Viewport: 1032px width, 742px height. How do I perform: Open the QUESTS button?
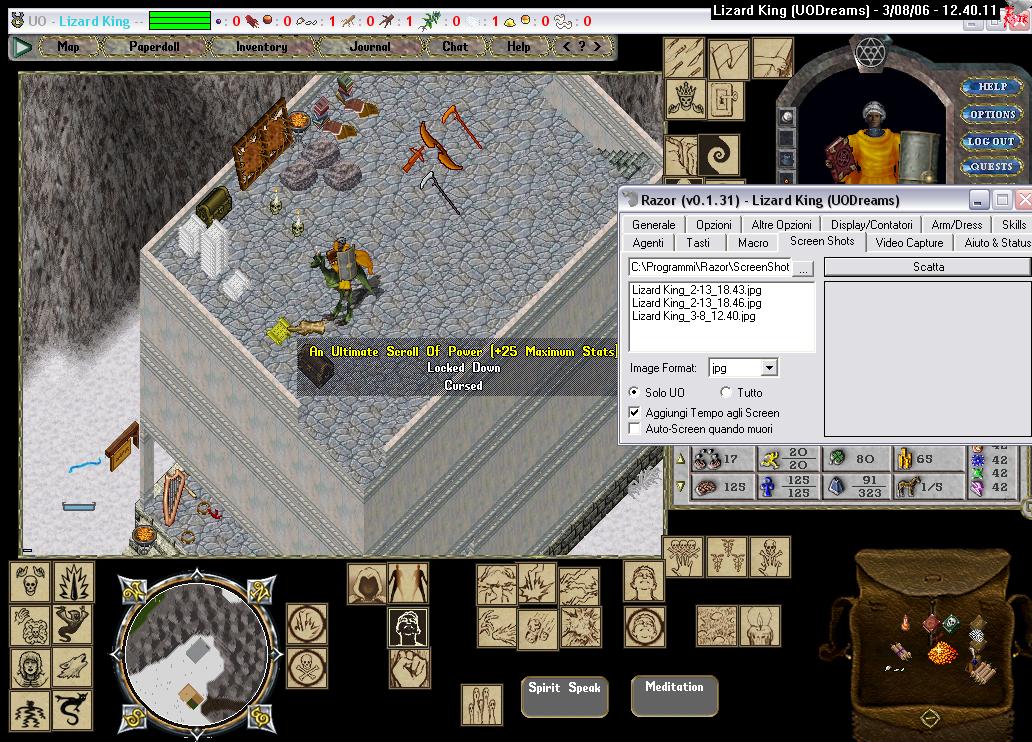click(992, 166)
